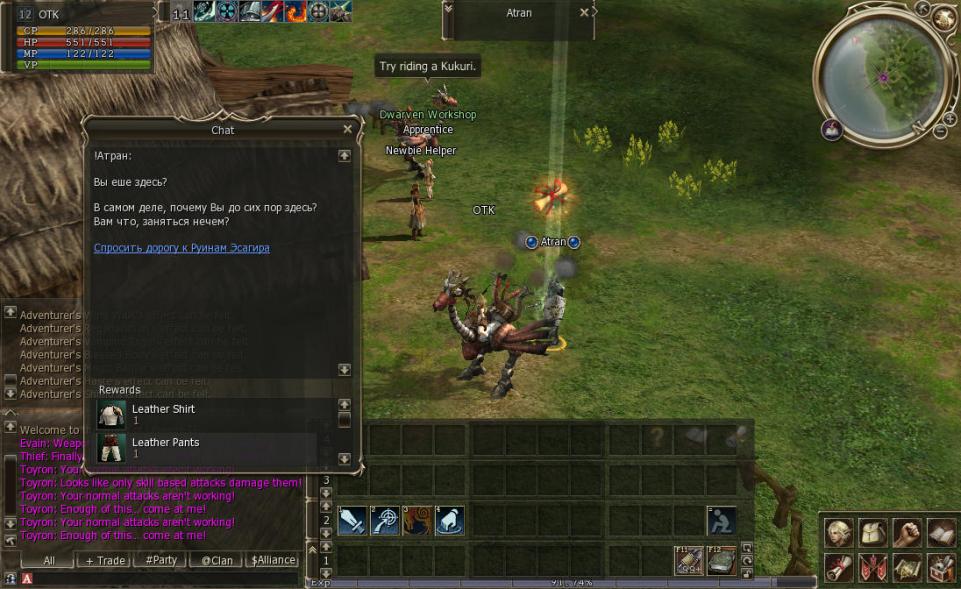Switch to the All chat tab
Screen dimensions: 961x589
[x=48, y=561]
